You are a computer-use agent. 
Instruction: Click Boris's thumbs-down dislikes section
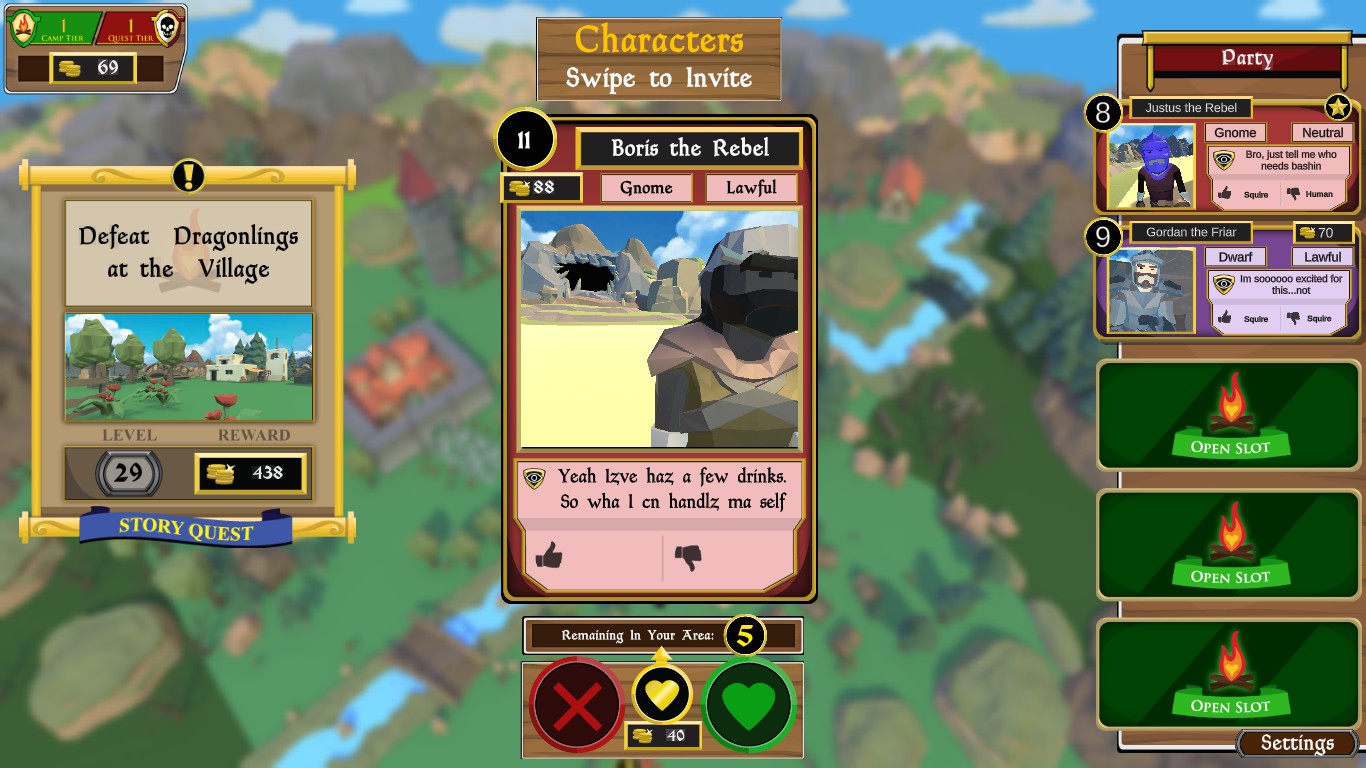[x=728, y=557]
